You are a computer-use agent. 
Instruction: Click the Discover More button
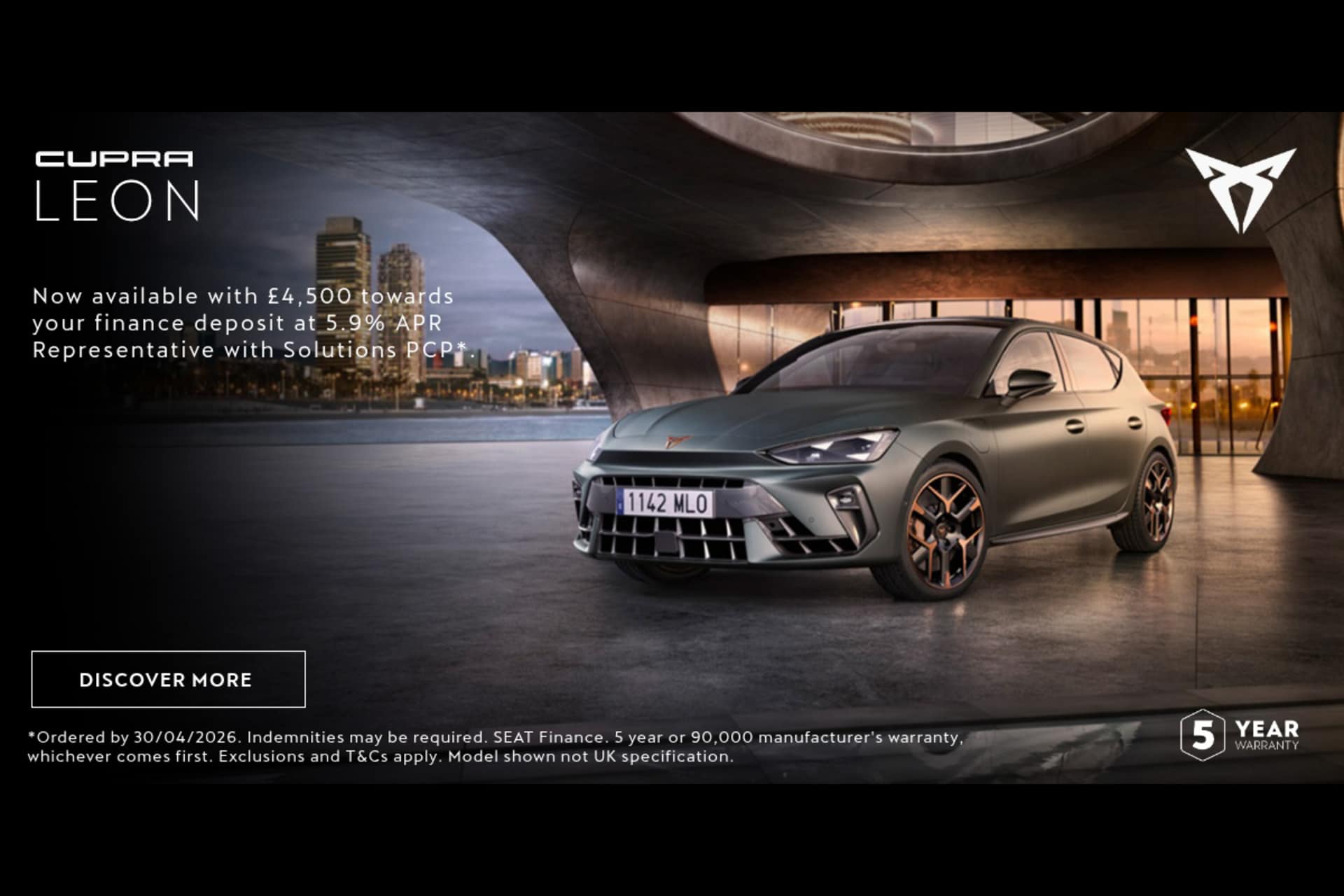[168, 679]
